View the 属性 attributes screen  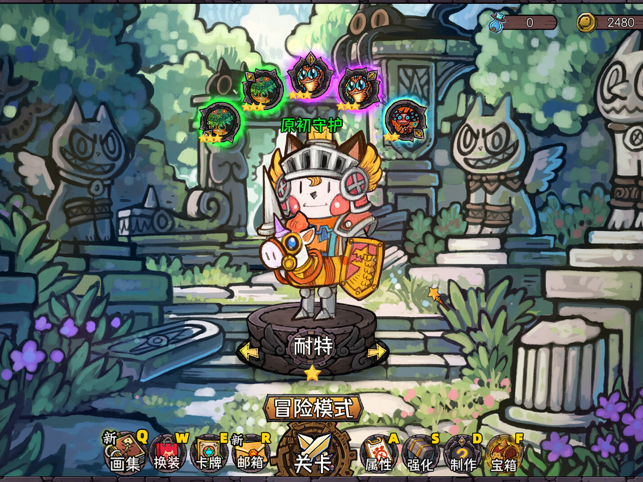(x=377, y=453)
